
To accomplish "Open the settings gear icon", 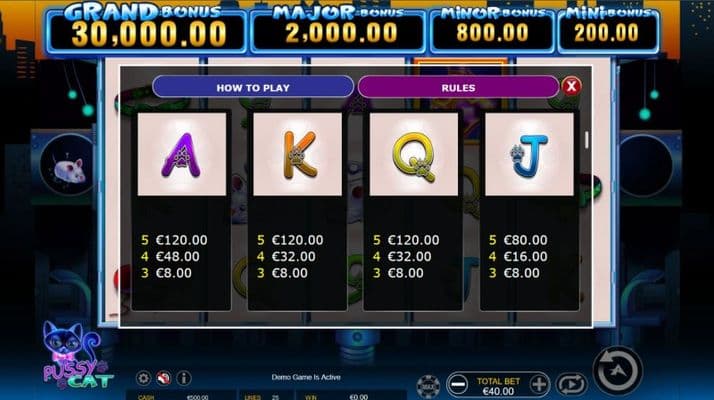I will tap(144, 378).
